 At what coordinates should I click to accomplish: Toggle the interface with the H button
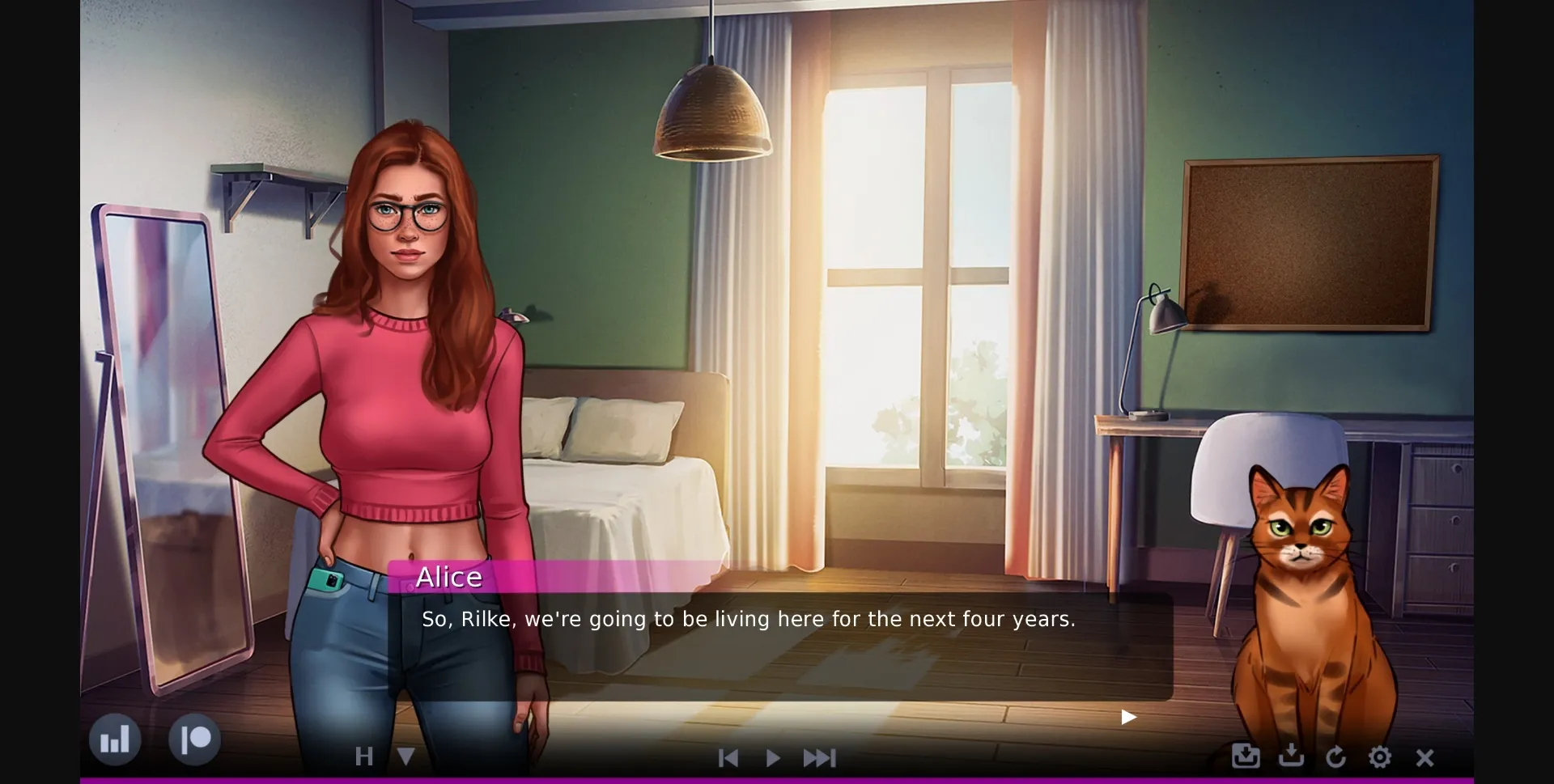(x=365, y=757)
